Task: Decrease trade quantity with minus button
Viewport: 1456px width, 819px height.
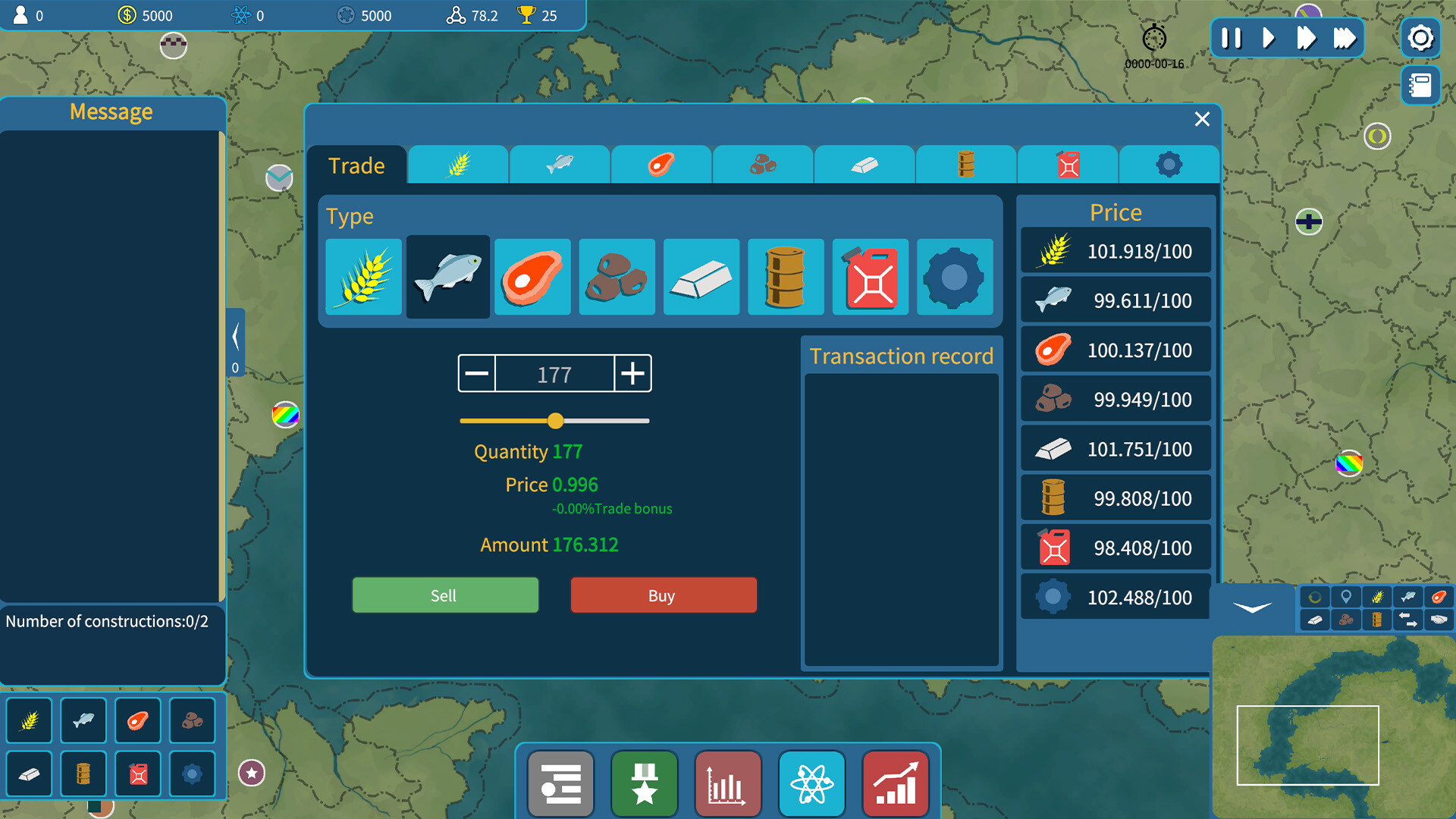Action: 477,373
